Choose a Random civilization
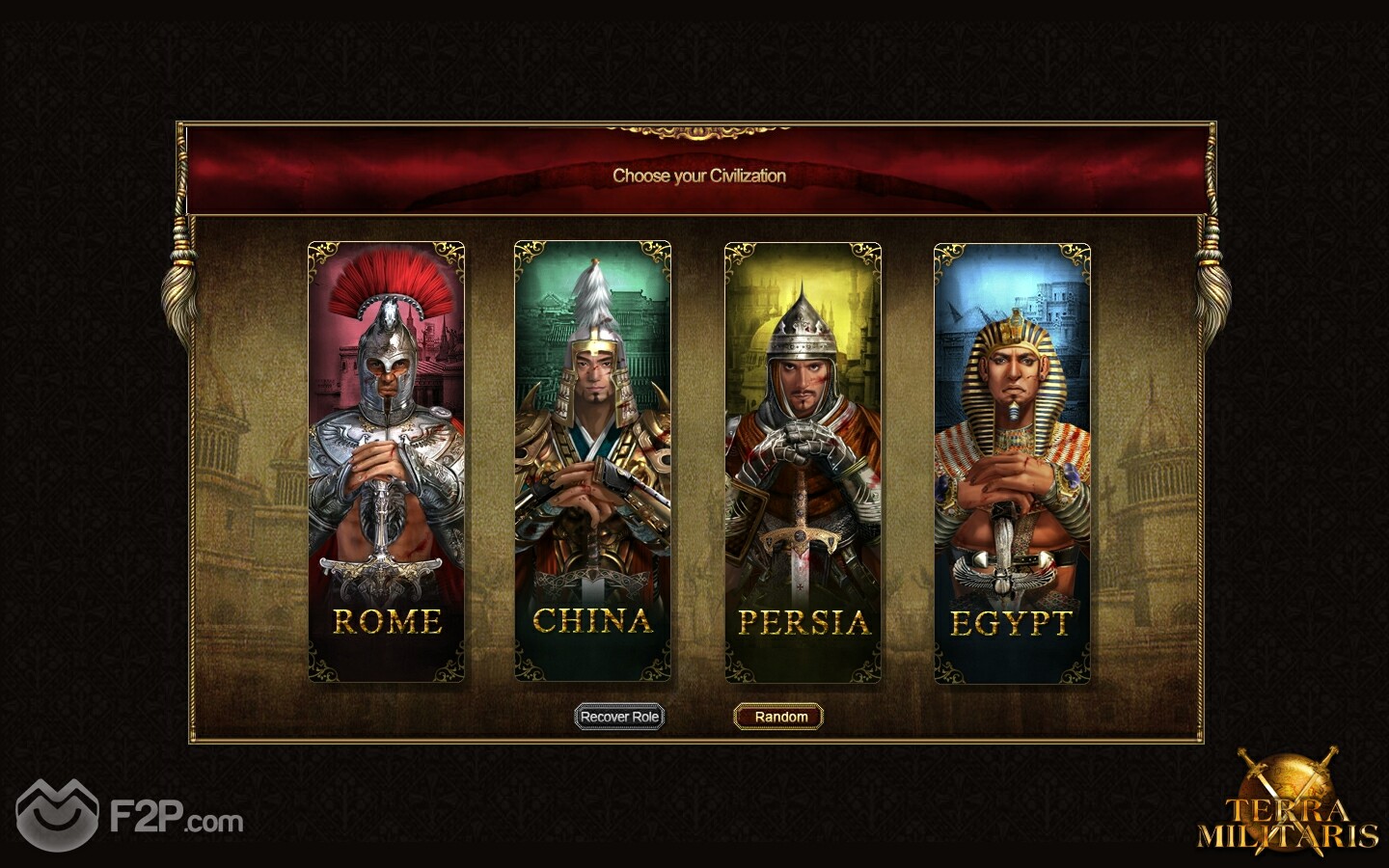This screenshot has width=1389, height=868. pos(780,717)
